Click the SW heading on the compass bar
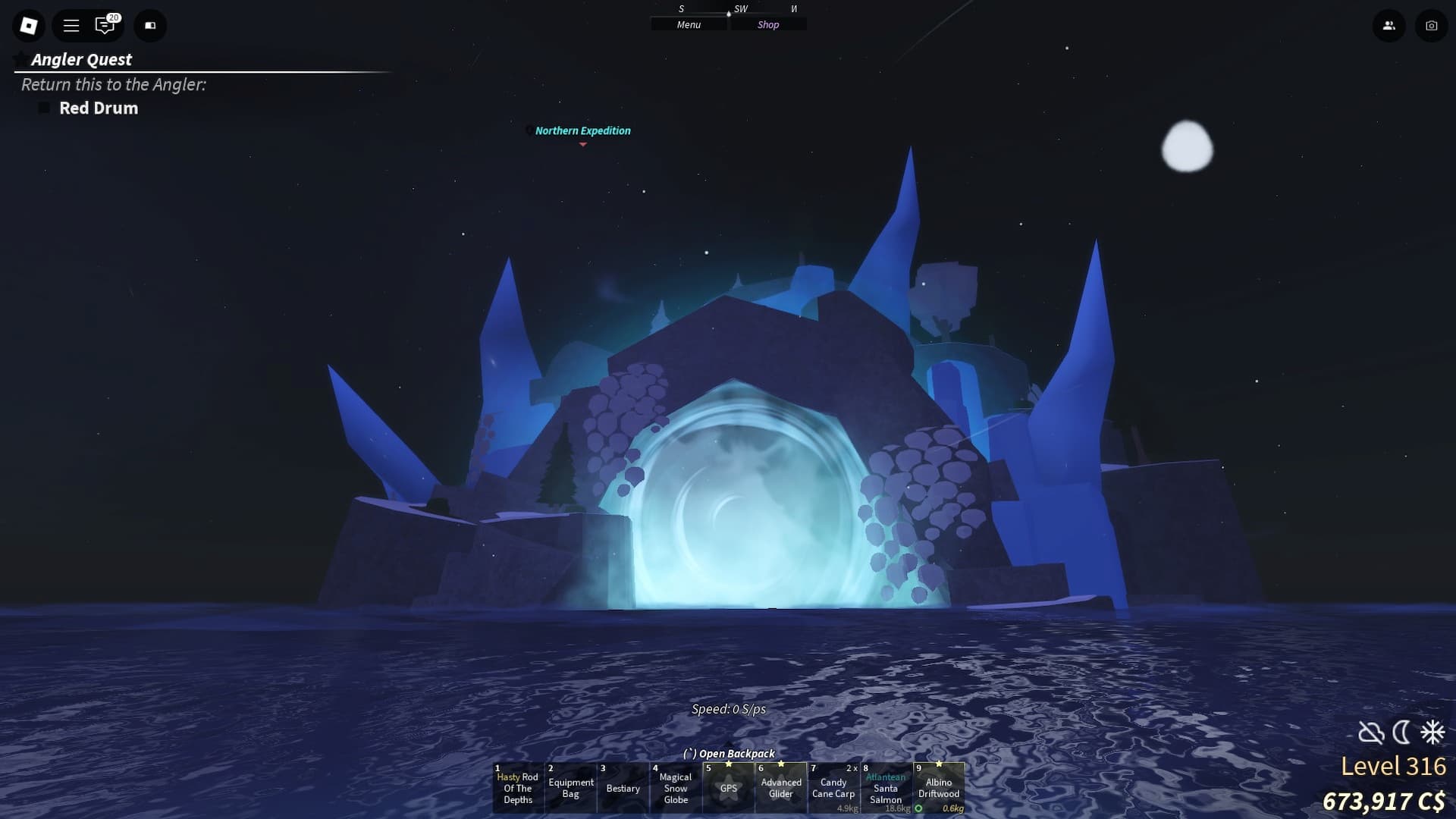The width and height of the screenshot is (1456, 819). [739, 9]
